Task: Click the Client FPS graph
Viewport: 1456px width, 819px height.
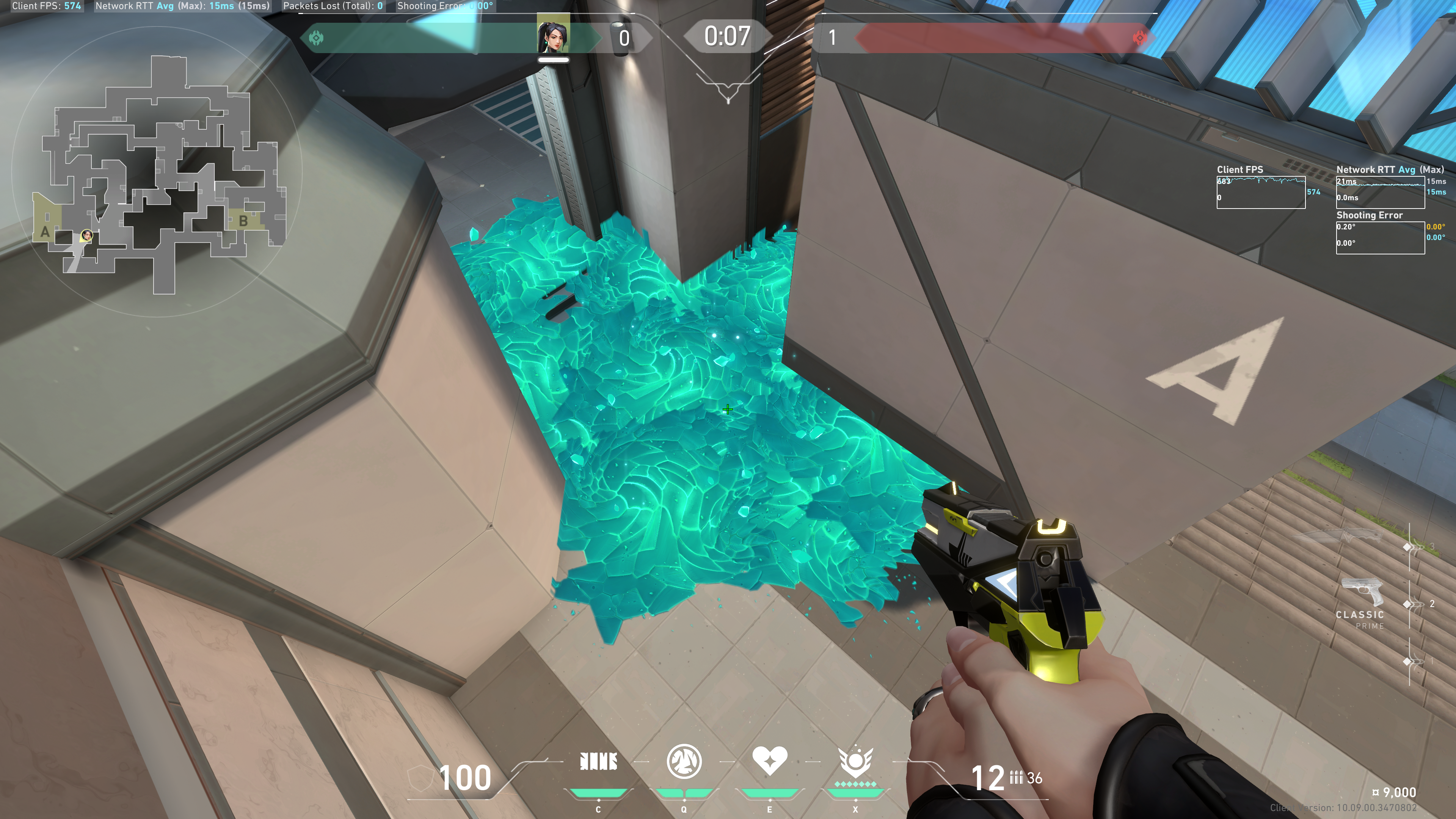Action: point(1260,192)
